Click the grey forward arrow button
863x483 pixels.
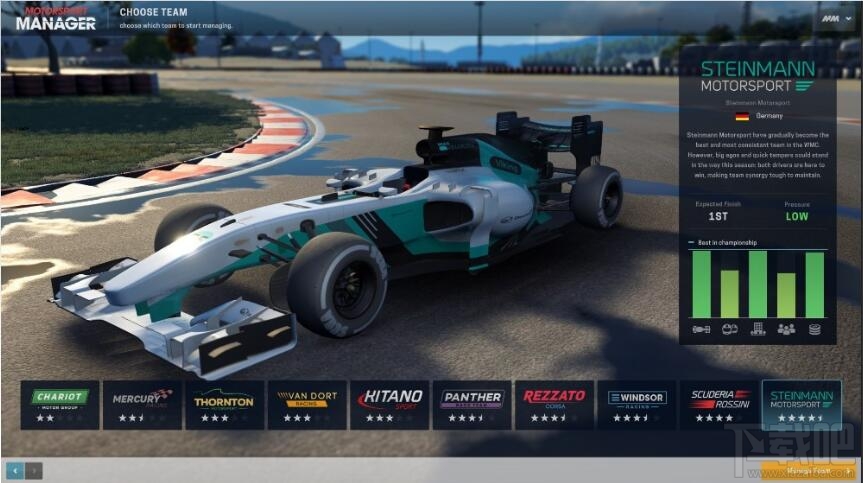click(x=34, y=469)
